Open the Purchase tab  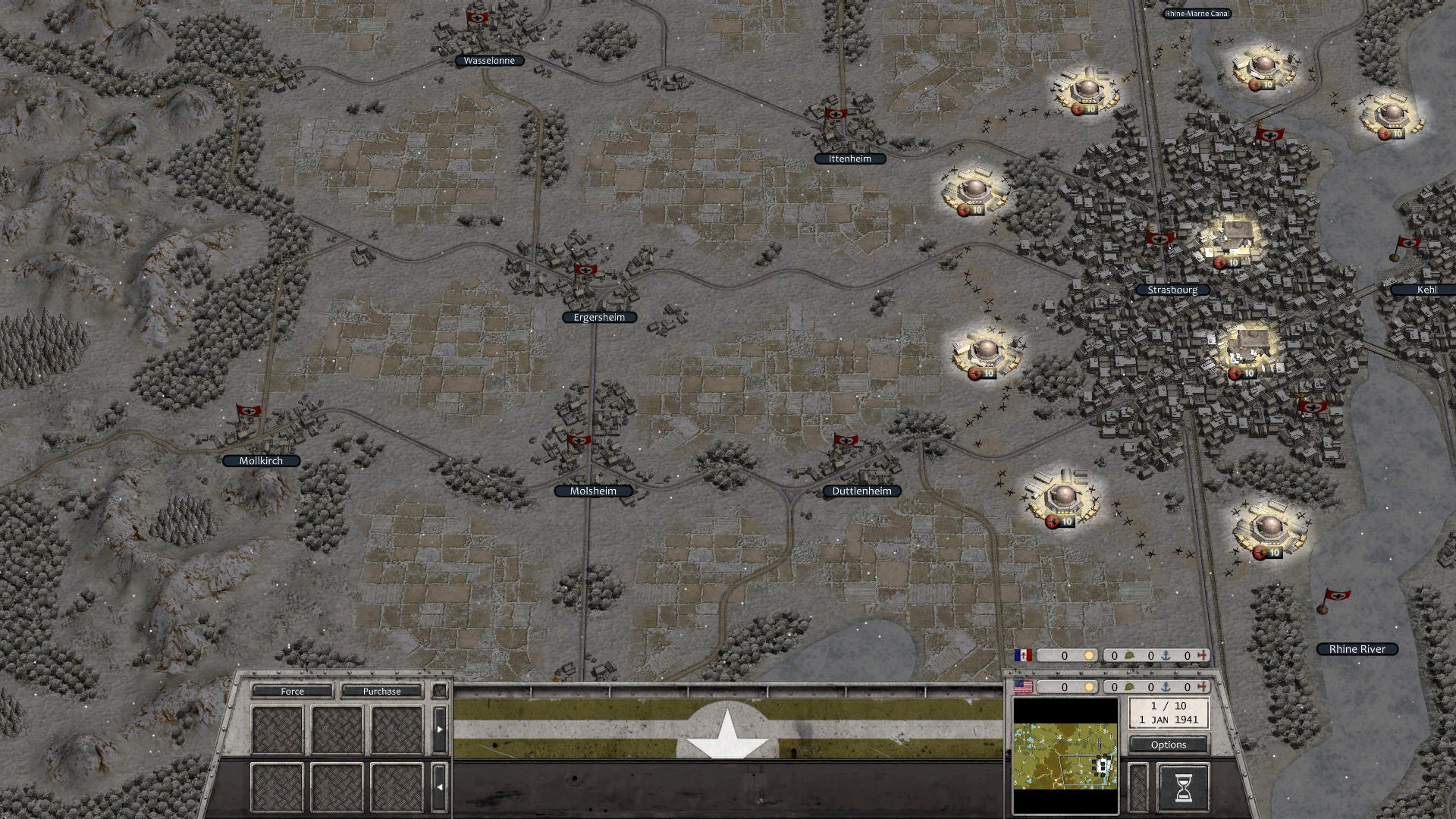[x=382, y=692]
